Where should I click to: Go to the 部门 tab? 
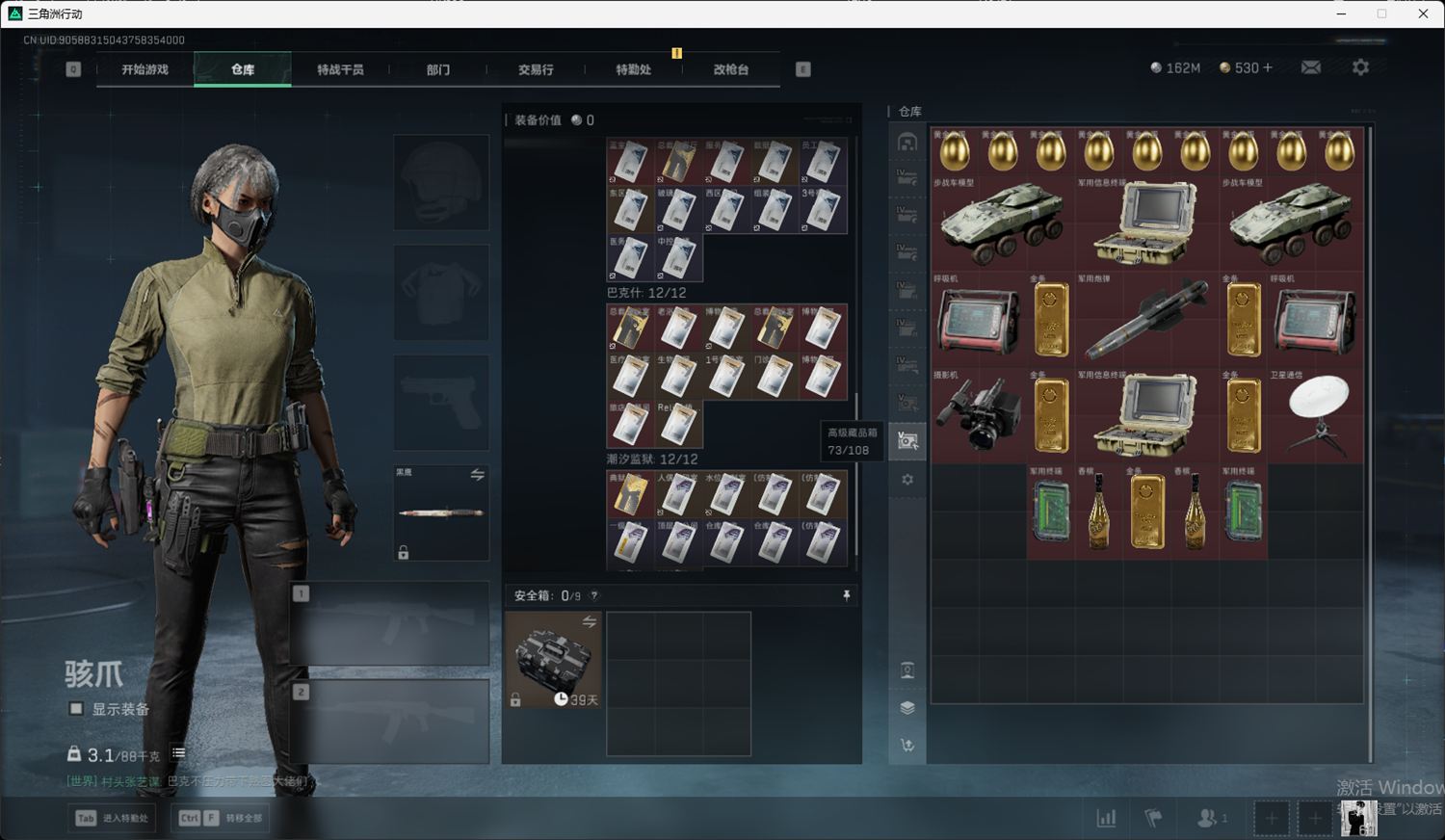click(x=438, y=69)
